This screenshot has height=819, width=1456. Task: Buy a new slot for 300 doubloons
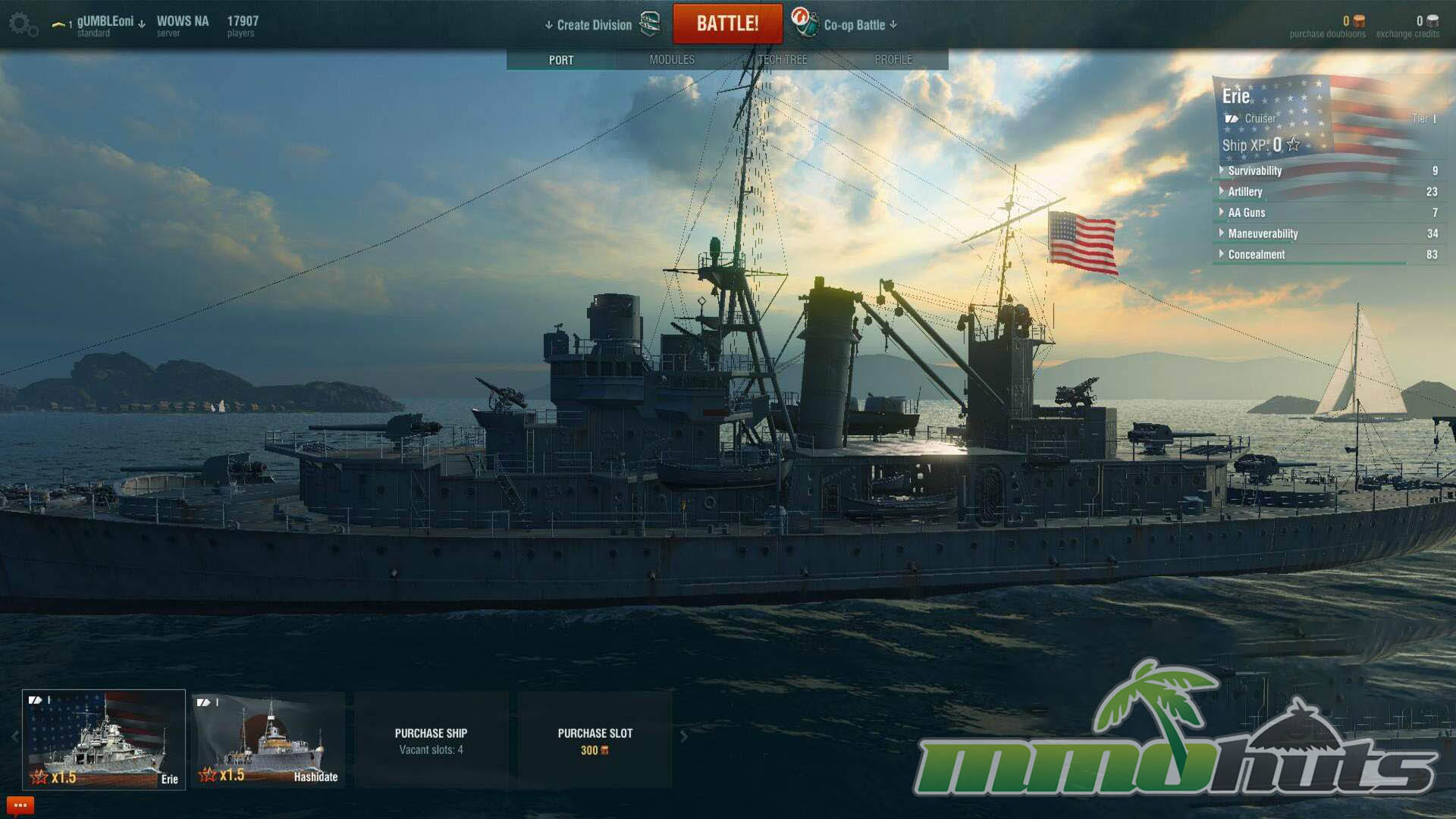pos(595,741)
